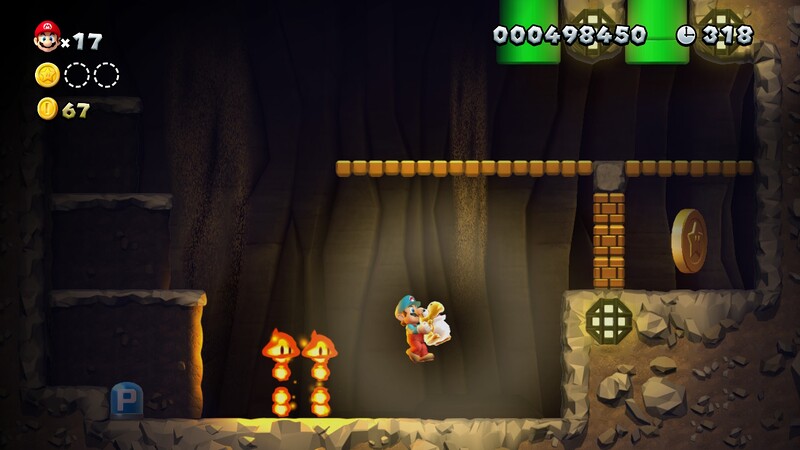800x450 pixels.
Task: Click the Mario head lives icon
Action: tap(46, 37)
